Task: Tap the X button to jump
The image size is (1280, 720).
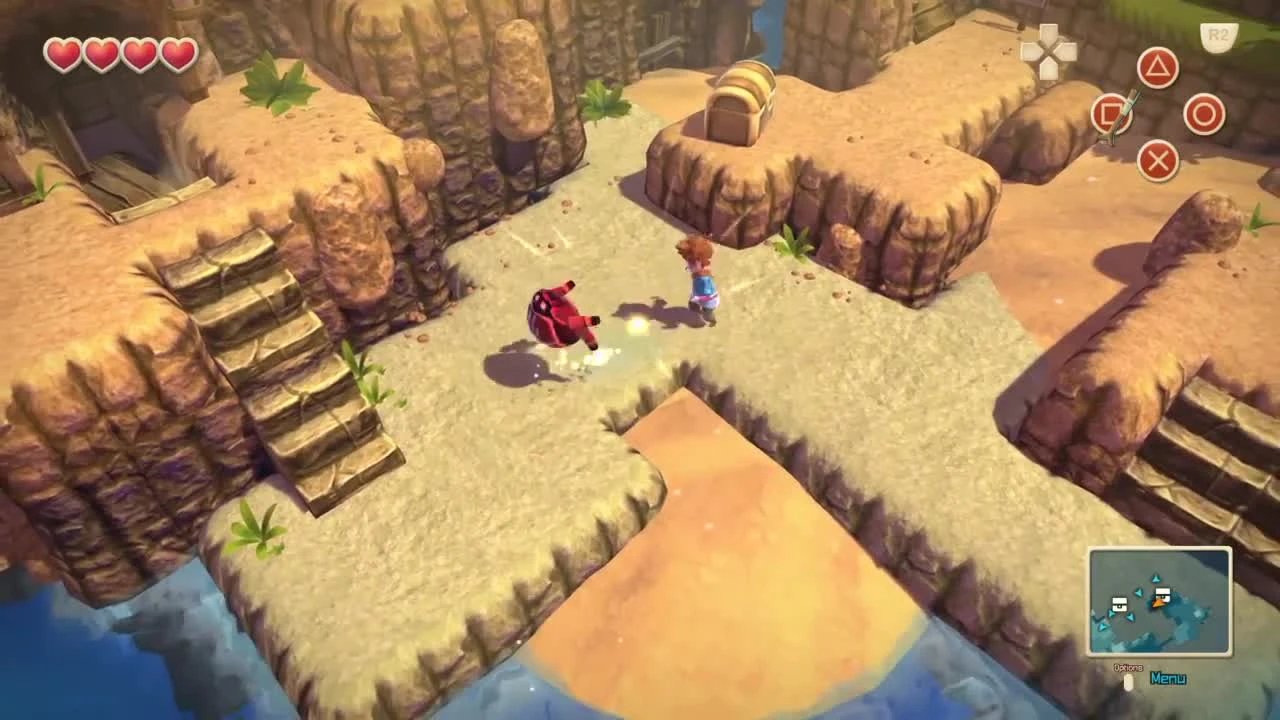Action: tap(1157, 162)
